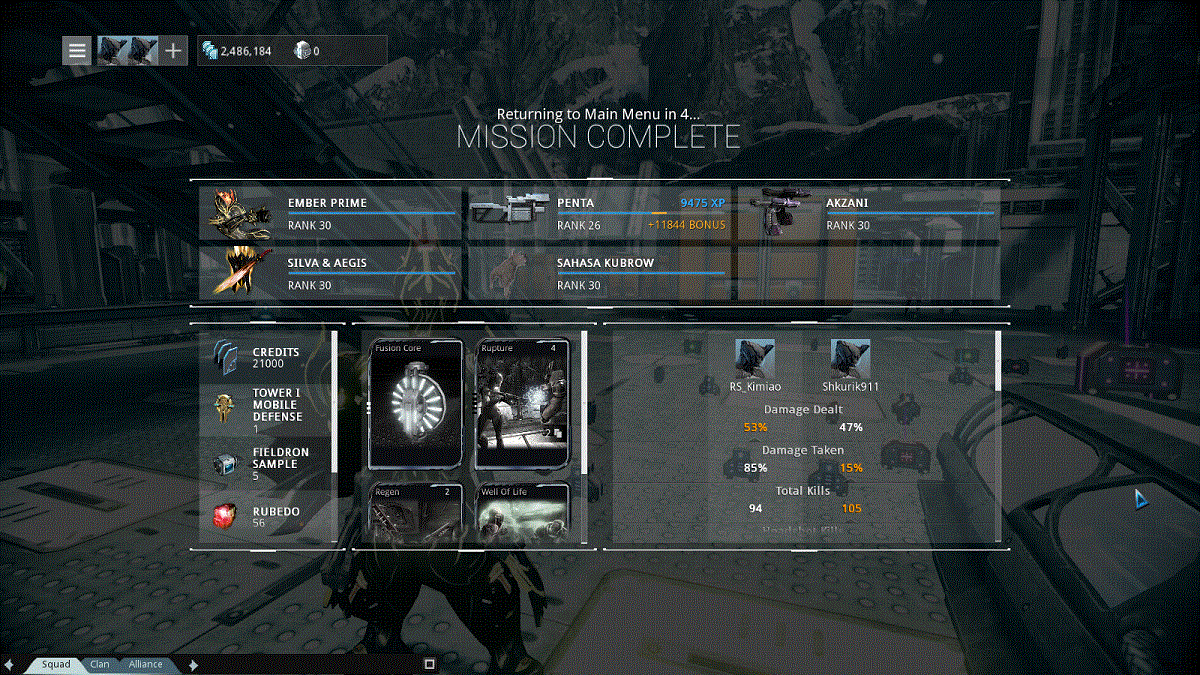Viewport: 1200px width, 675px height.
Task: Open the hamburger main menu
Action: [77, 50]
